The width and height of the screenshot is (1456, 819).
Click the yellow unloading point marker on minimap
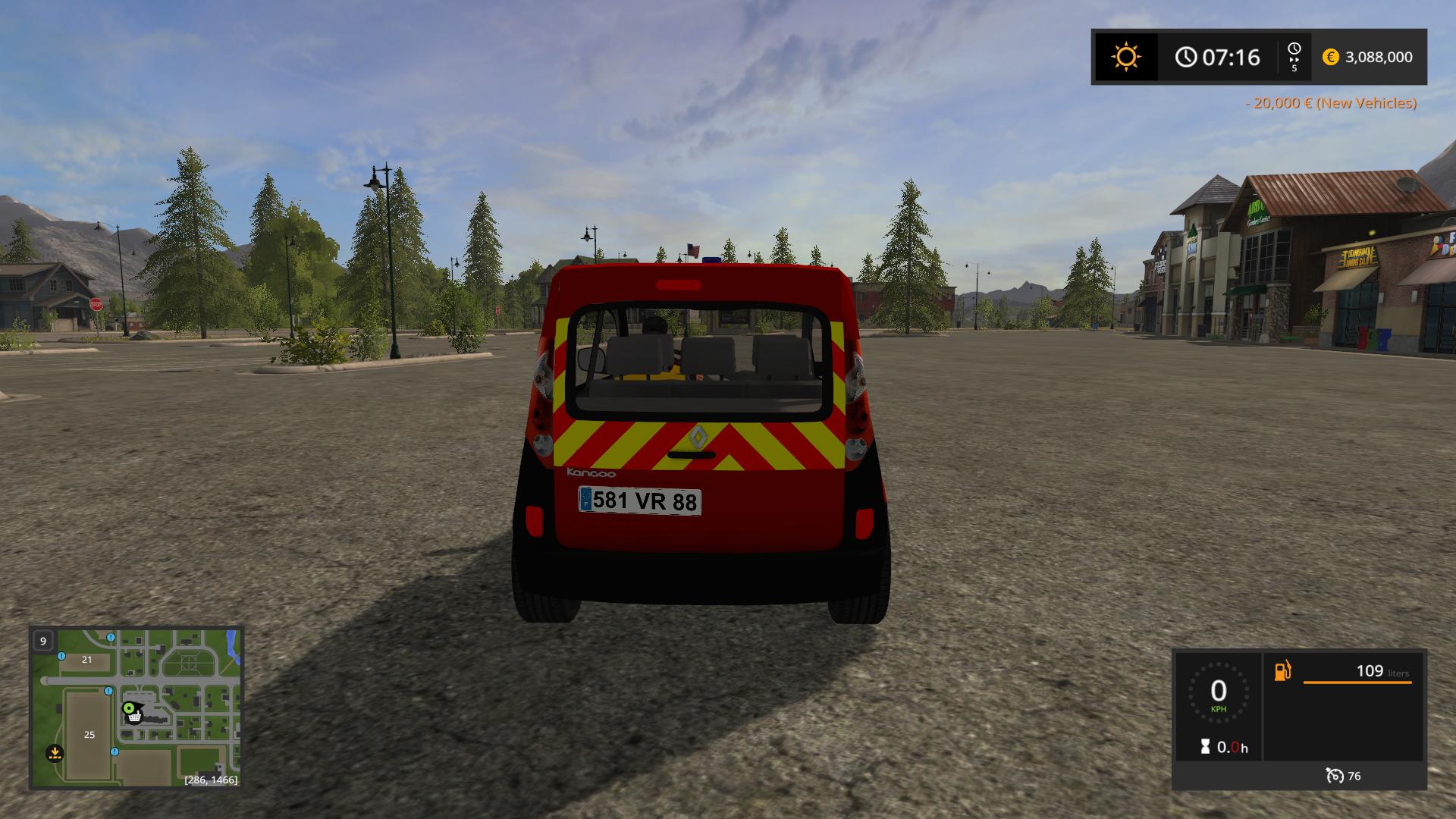[55, 753]
